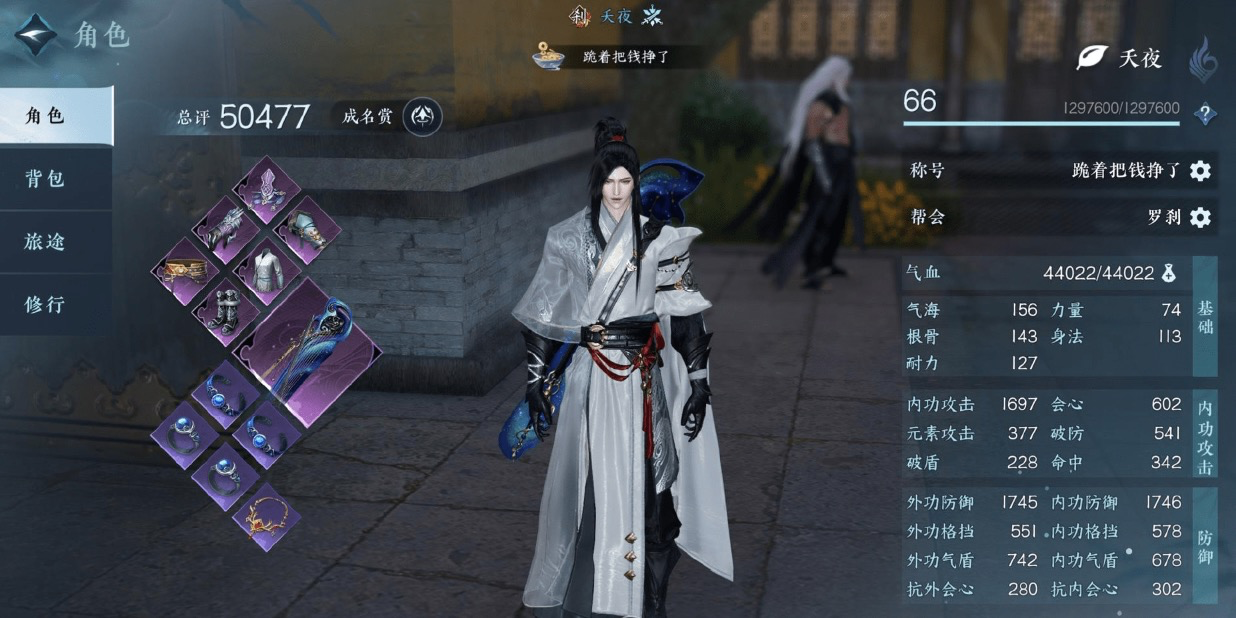Switch to the 背包 tab

click(x=46, y=179)
